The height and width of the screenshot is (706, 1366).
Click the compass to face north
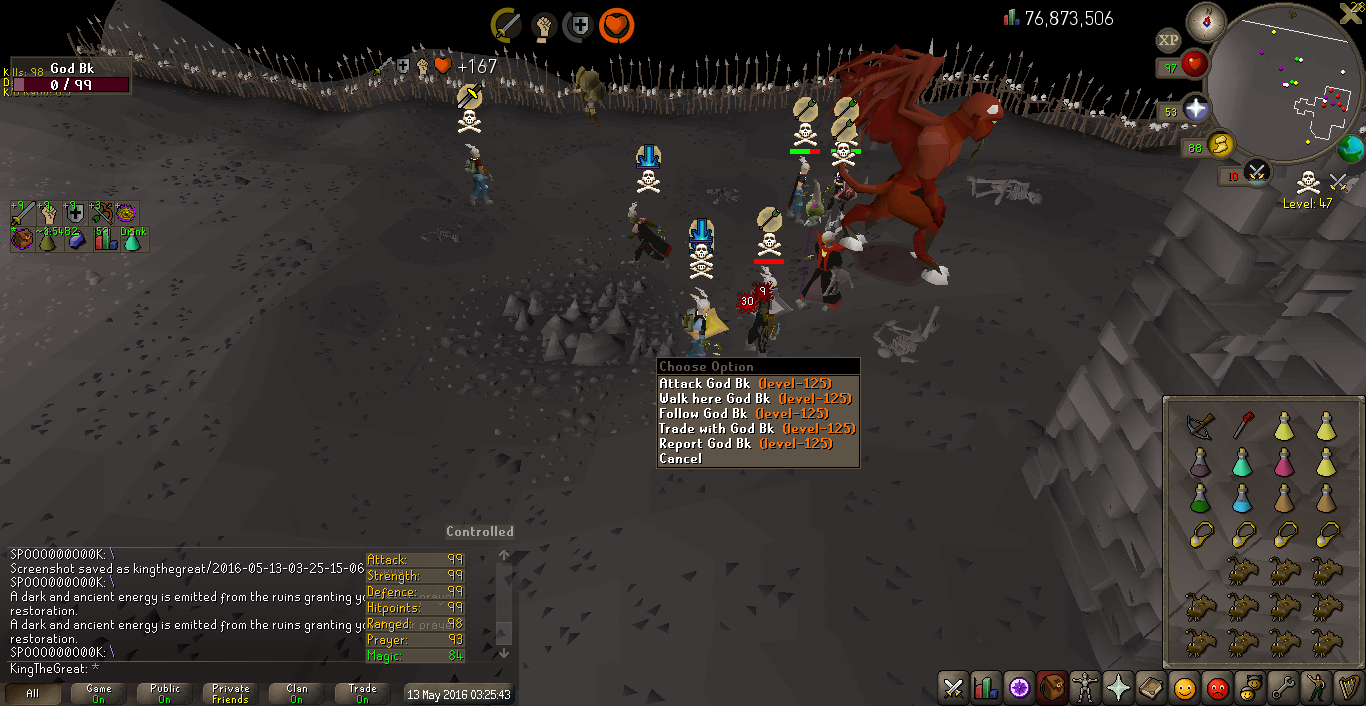coord(1206,22)
